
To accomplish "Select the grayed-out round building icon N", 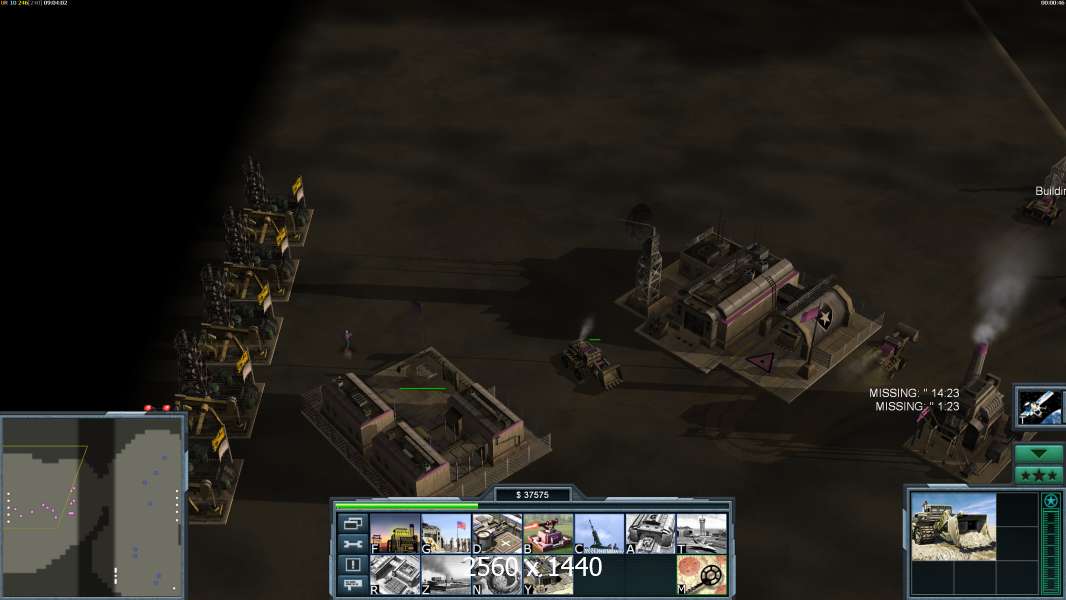I will pos(497,575).
